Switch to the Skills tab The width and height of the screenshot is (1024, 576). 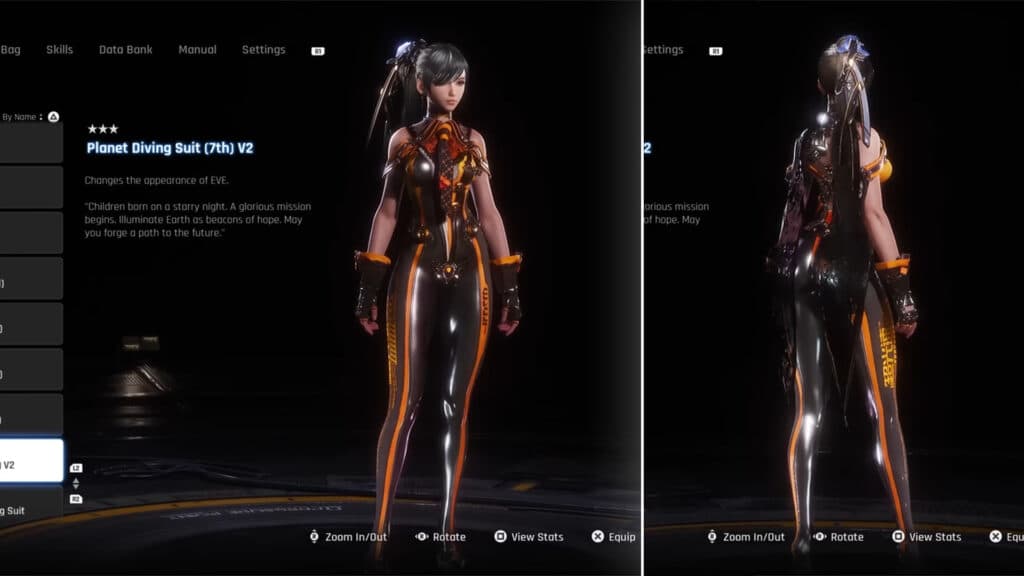coord(59,50)
